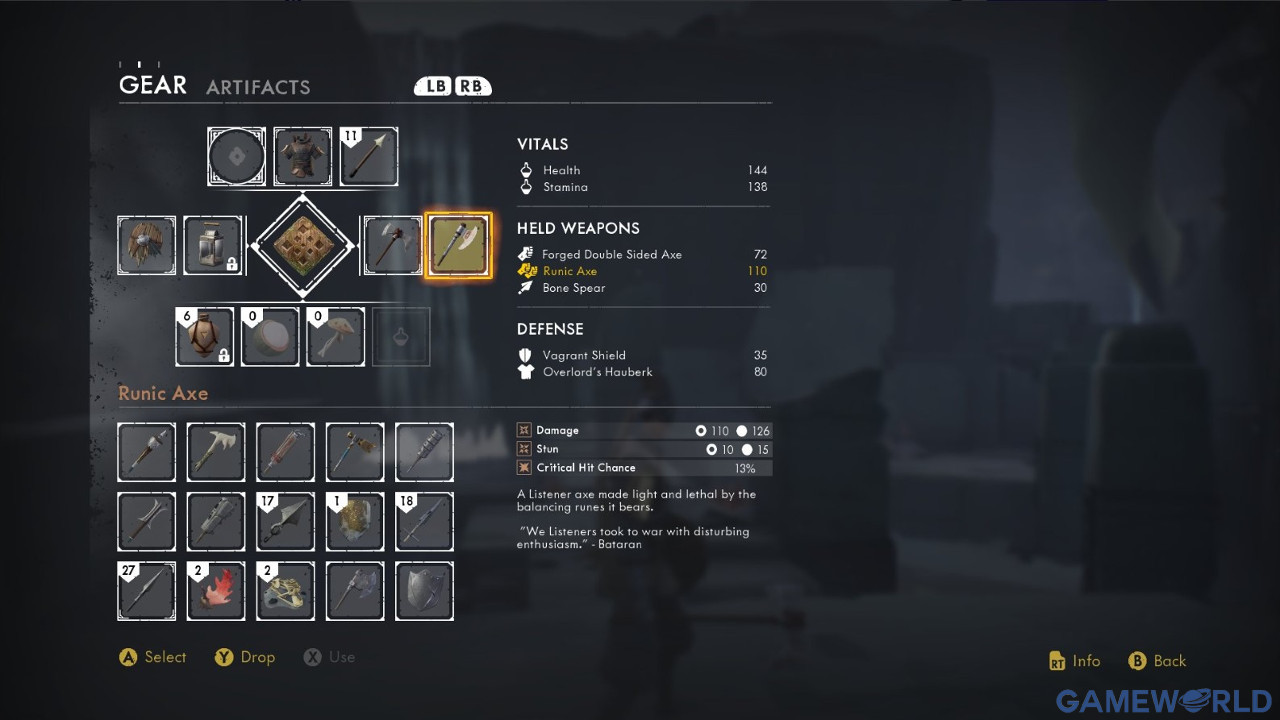Click the central wooden crate diamond slot

303,245
